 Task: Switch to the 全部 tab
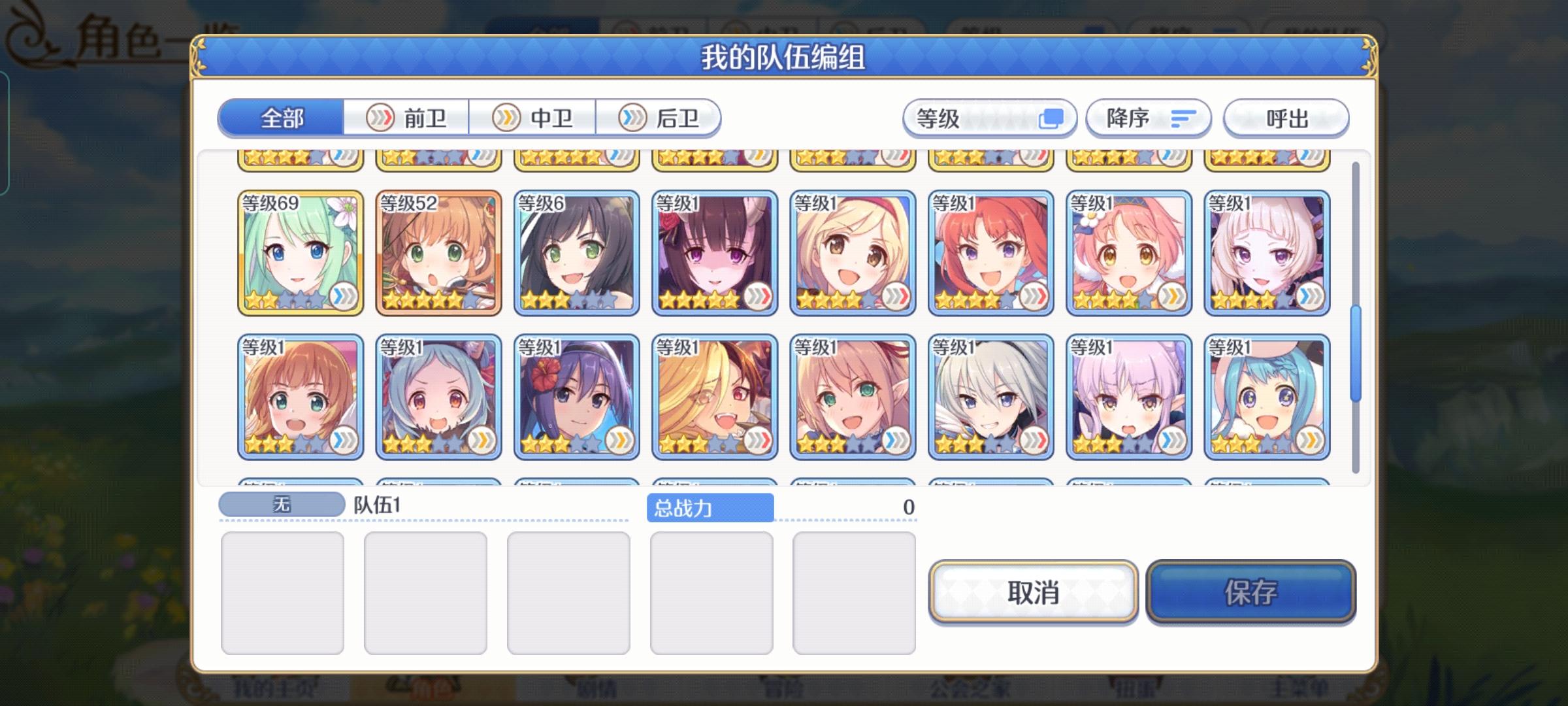(x=282, y=118)
